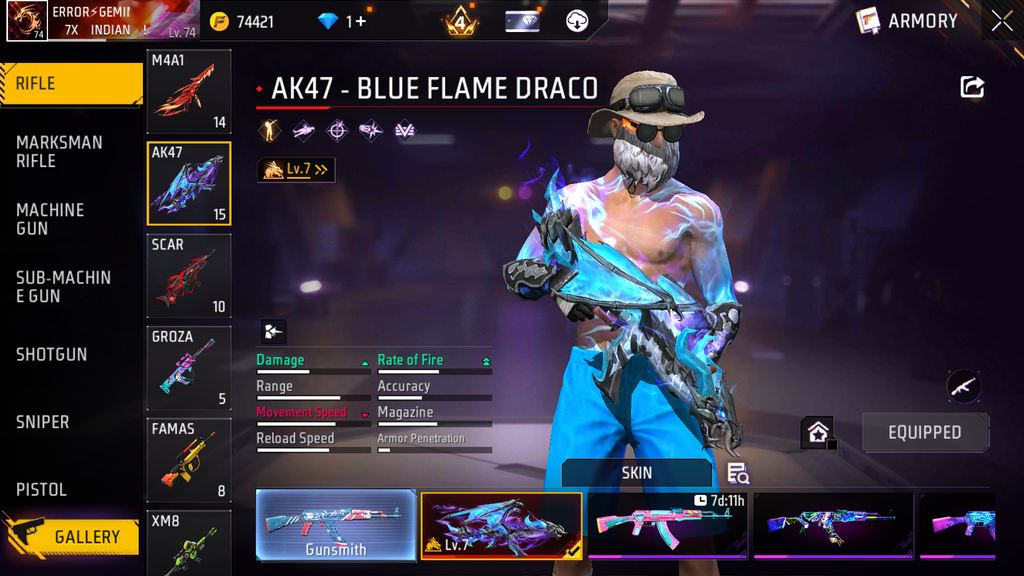Select the Machine Gun category
The height and width of the screenshot is (576, 1024).
click(51, 219)
